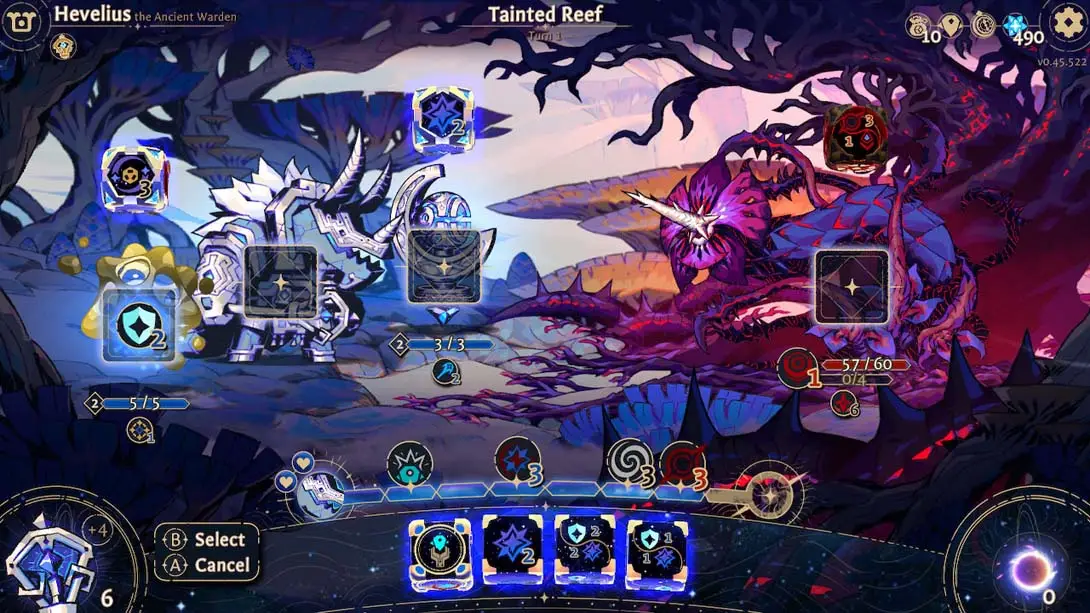
Task: Inspect the enemy's red intent die
Action: click(x=856, y=135)
